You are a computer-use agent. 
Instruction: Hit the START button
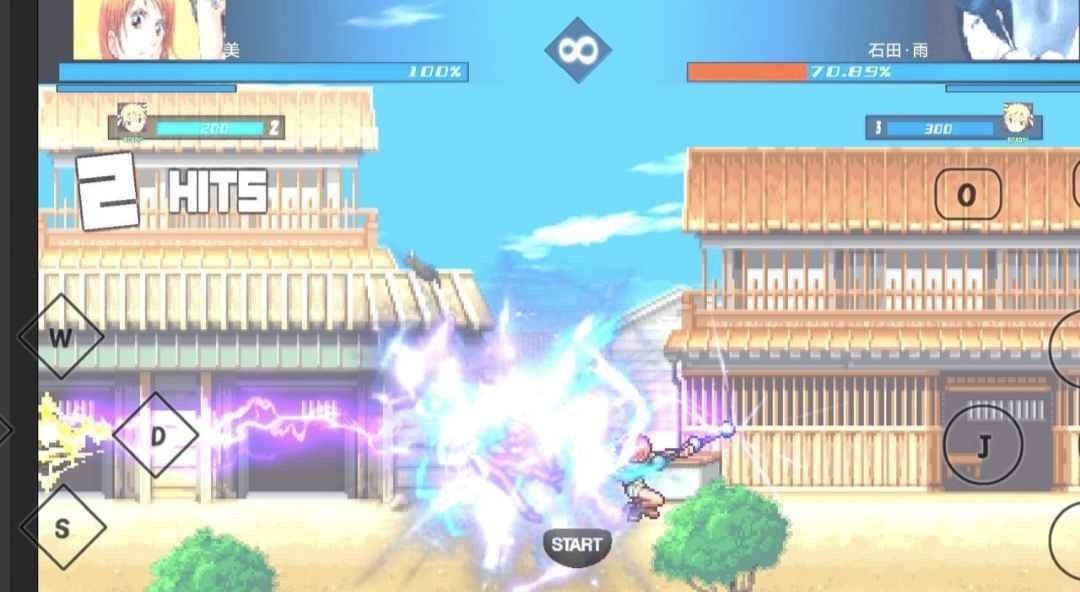[577, 545]
